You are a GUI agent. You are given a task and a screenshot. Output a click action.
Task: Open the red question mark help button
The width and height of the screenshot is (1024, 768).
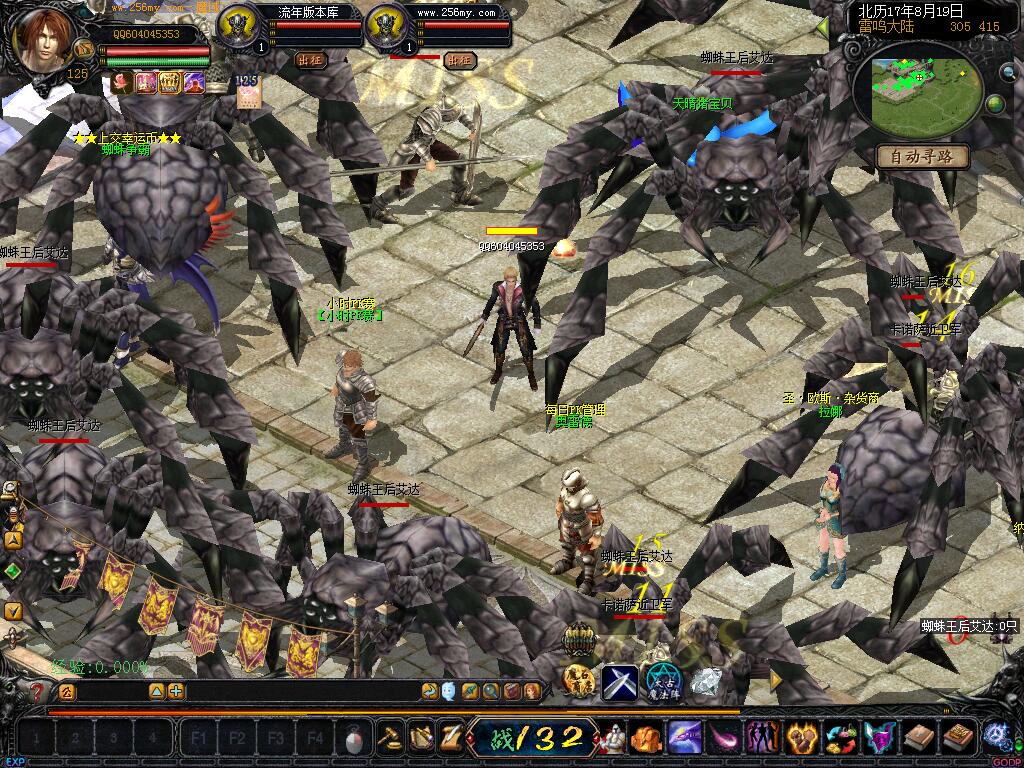tap(38, 690)
